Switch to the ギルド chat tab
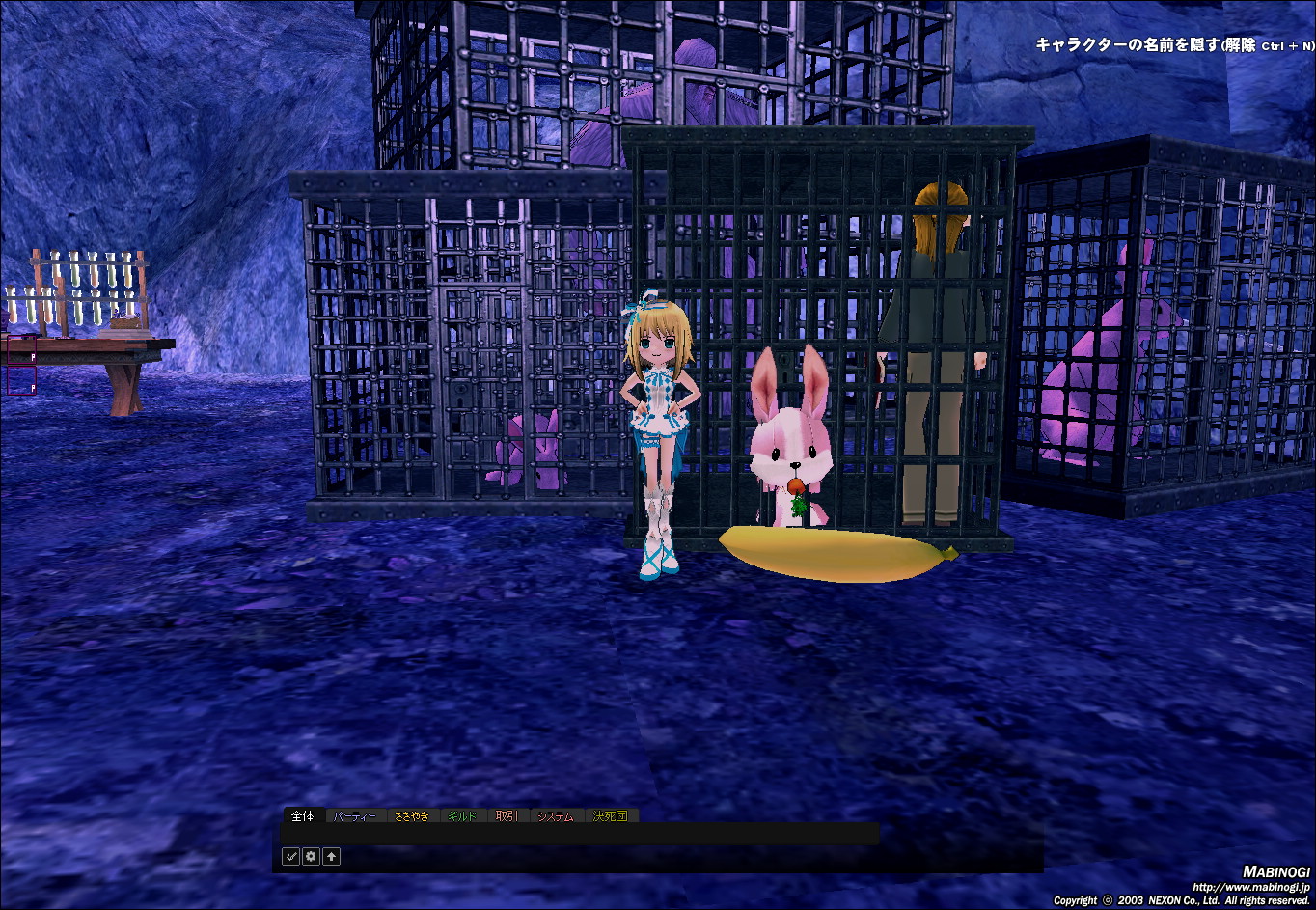1316x910 pixels. [463, 816]
